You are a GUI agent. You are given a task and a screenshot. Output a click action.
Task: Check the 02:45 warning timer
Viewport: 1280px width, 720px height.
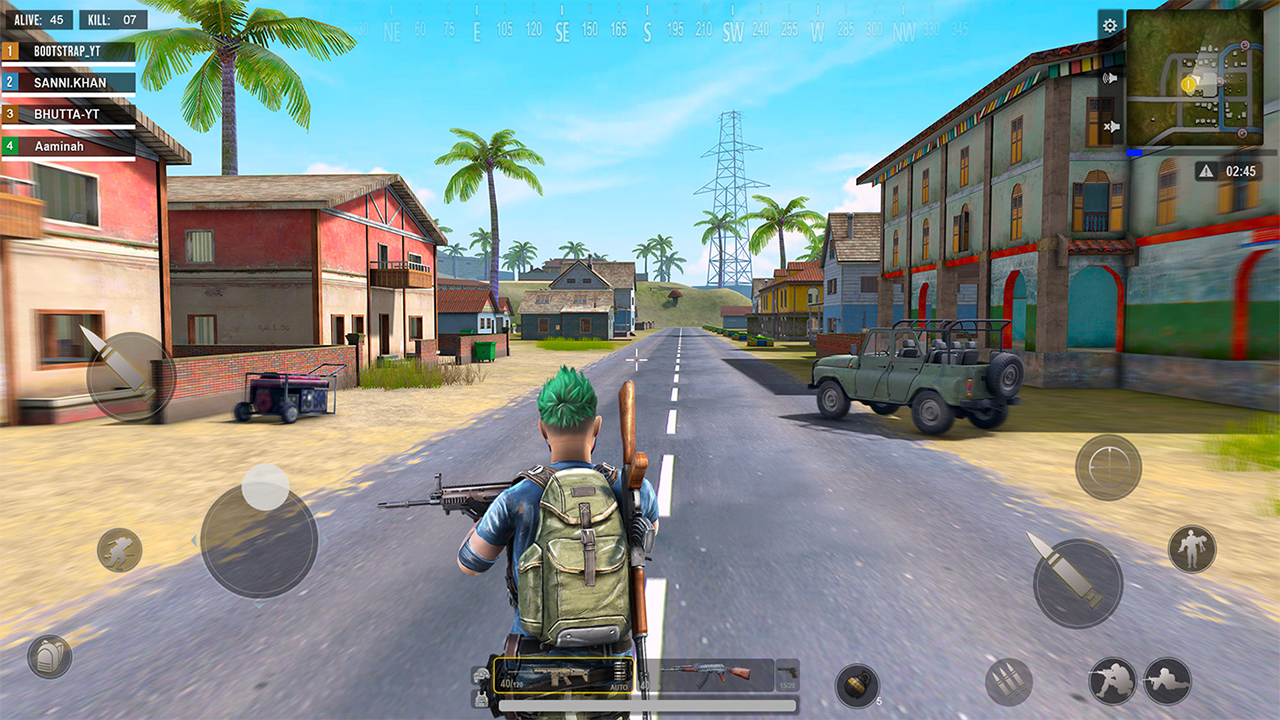coord(1229,170)
